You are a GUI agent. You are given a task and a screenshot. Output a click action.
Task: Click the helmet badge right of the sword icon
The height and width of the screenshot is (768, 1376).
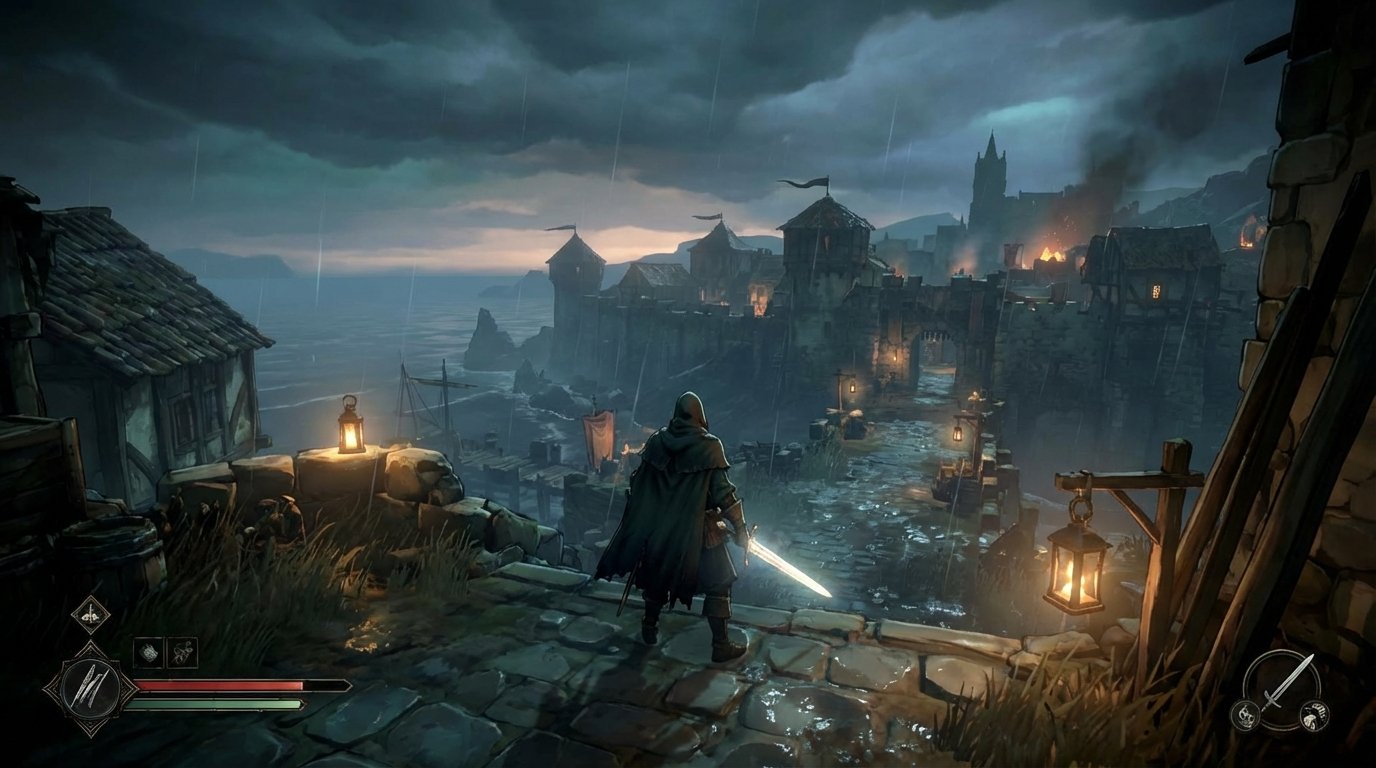(1314, 716)
